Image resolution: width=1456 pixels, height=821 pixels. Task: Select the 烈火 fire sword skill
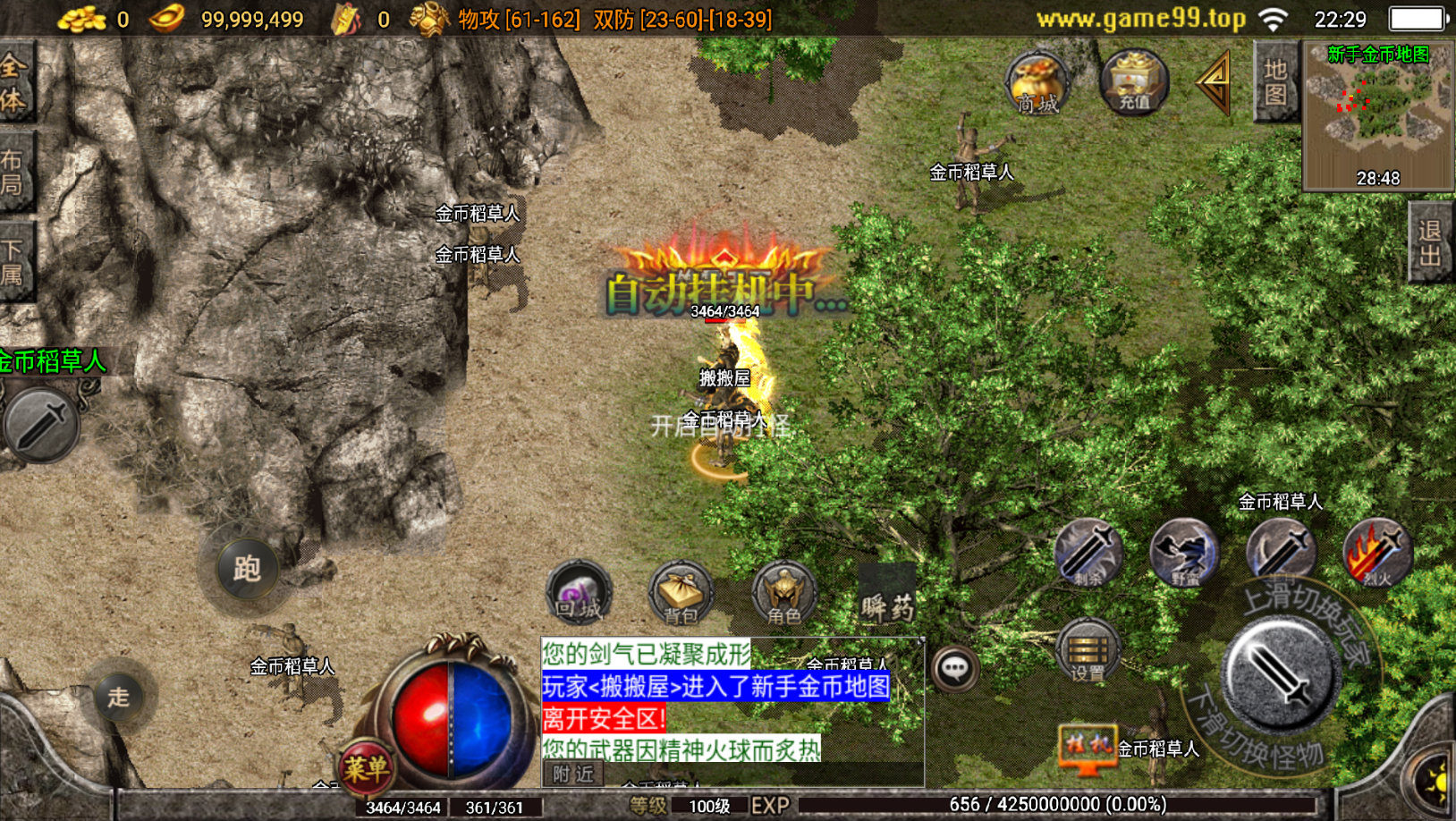click(x=1374, y=553)
